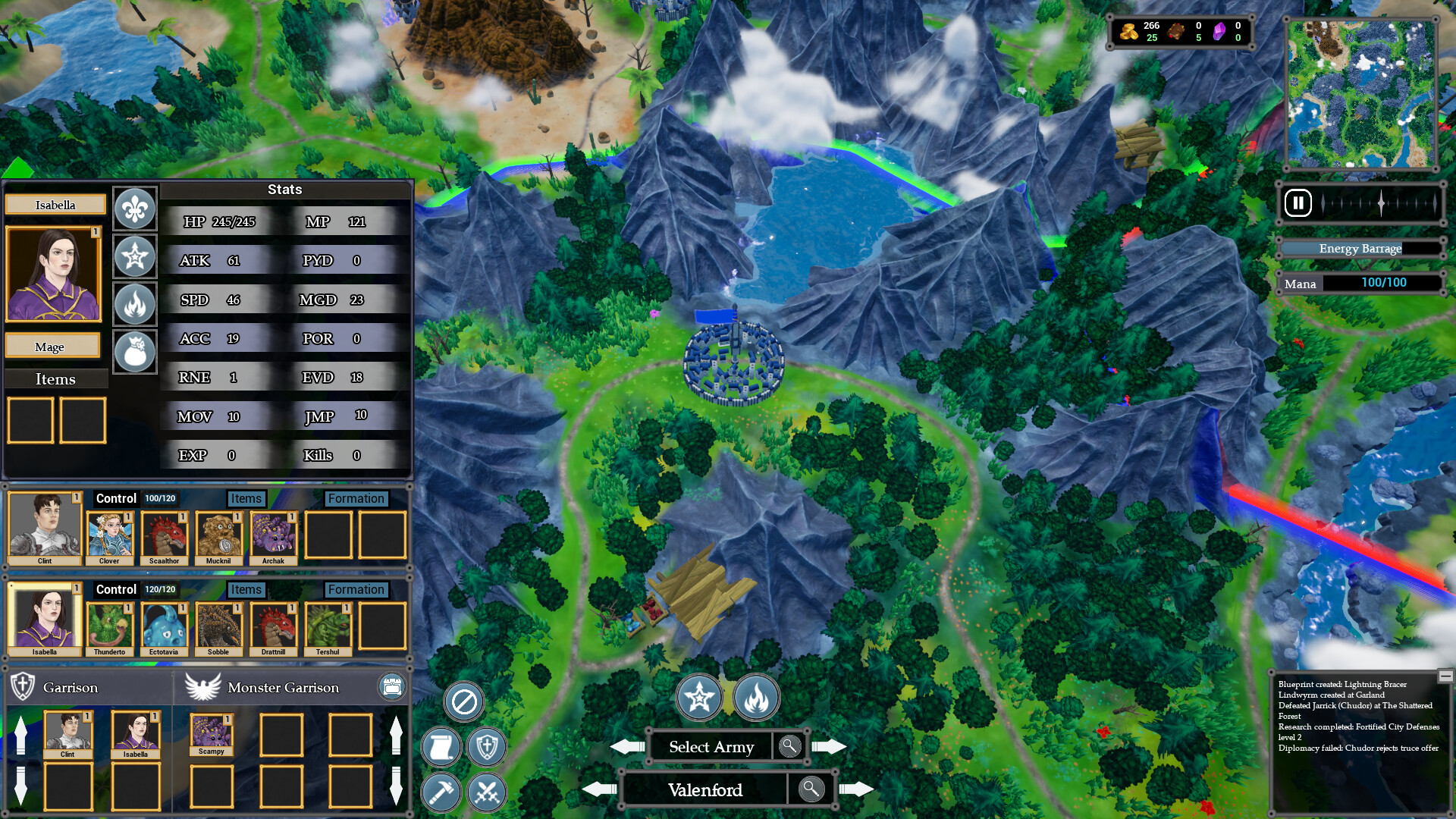Switch to the Monster Garrison tab

(x=283, y=688)
